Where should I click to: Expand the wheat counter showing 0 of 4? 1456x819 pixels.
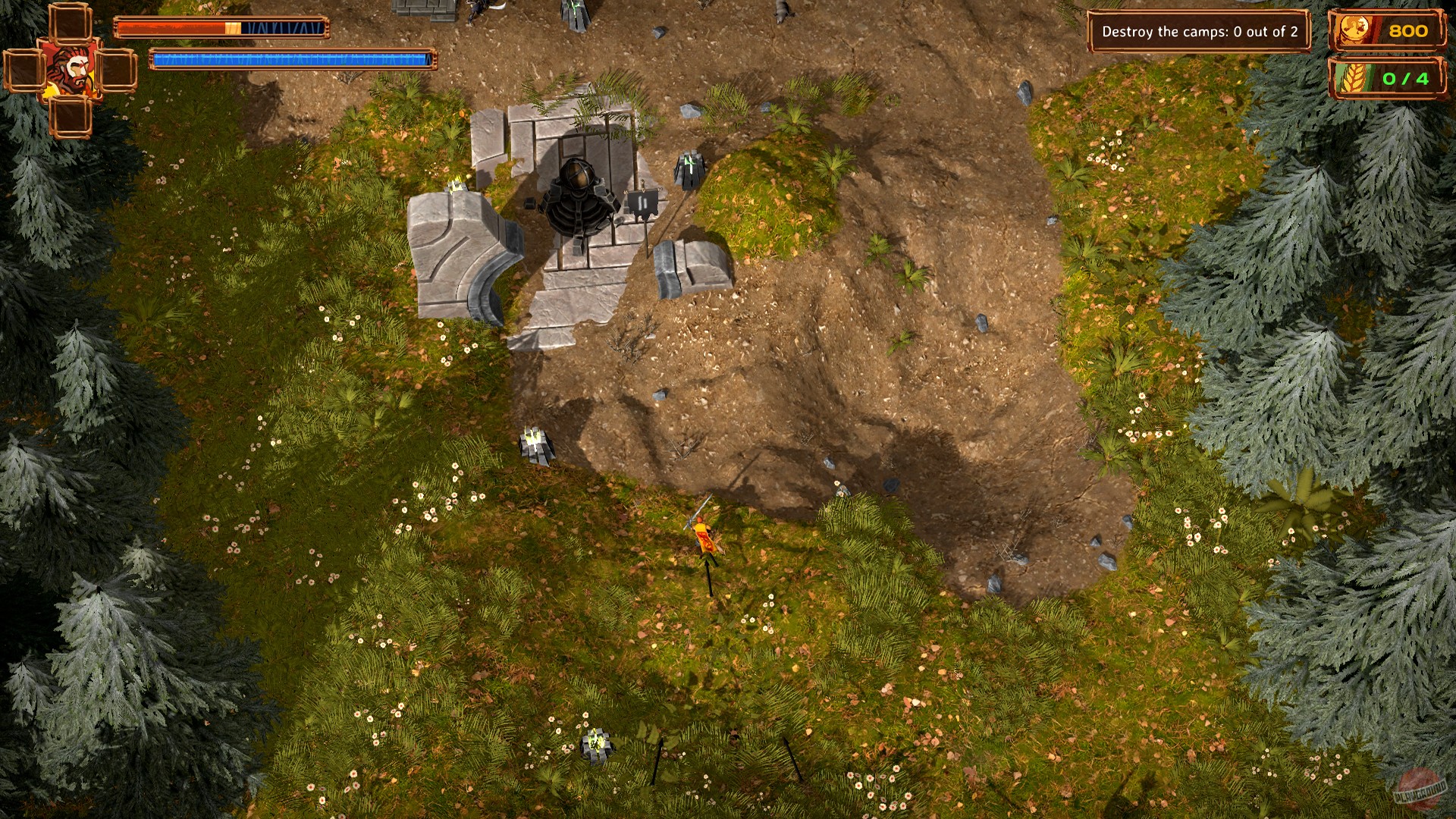click(1407, 77)
